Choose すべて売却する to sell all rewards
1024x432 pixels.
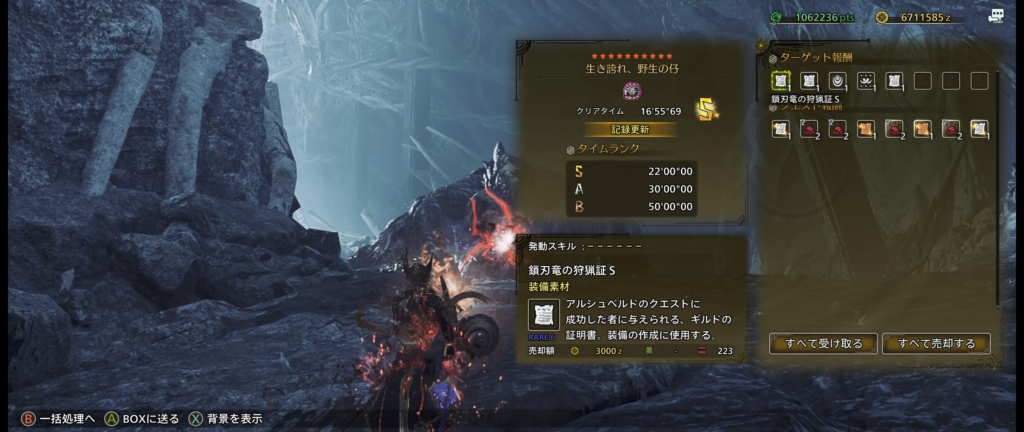(x=936, y=344)
